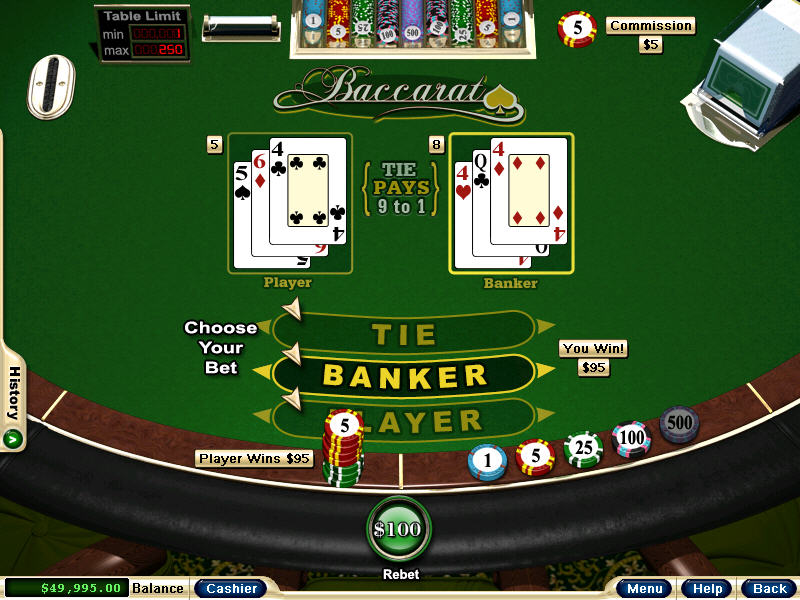
Task: Click the green $100 Rebet button
Action: (x=398, y=530)
